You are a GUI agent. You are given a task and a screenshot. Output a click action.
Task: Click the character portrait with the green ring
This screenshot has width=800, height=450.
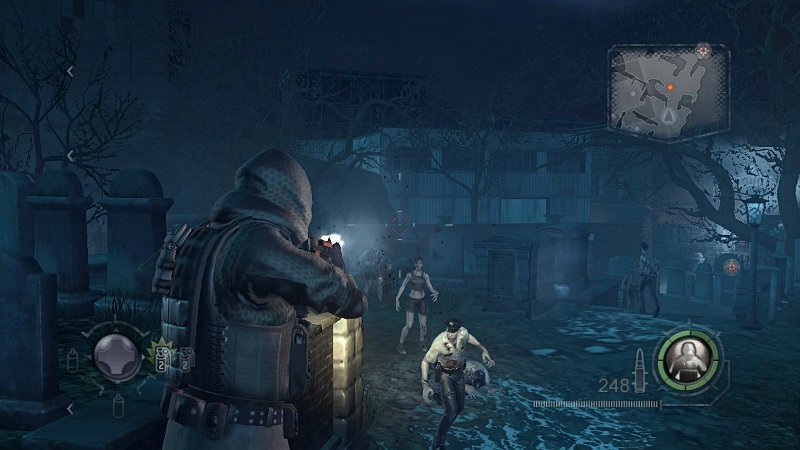pyautogui.click(x=688, y=354)
